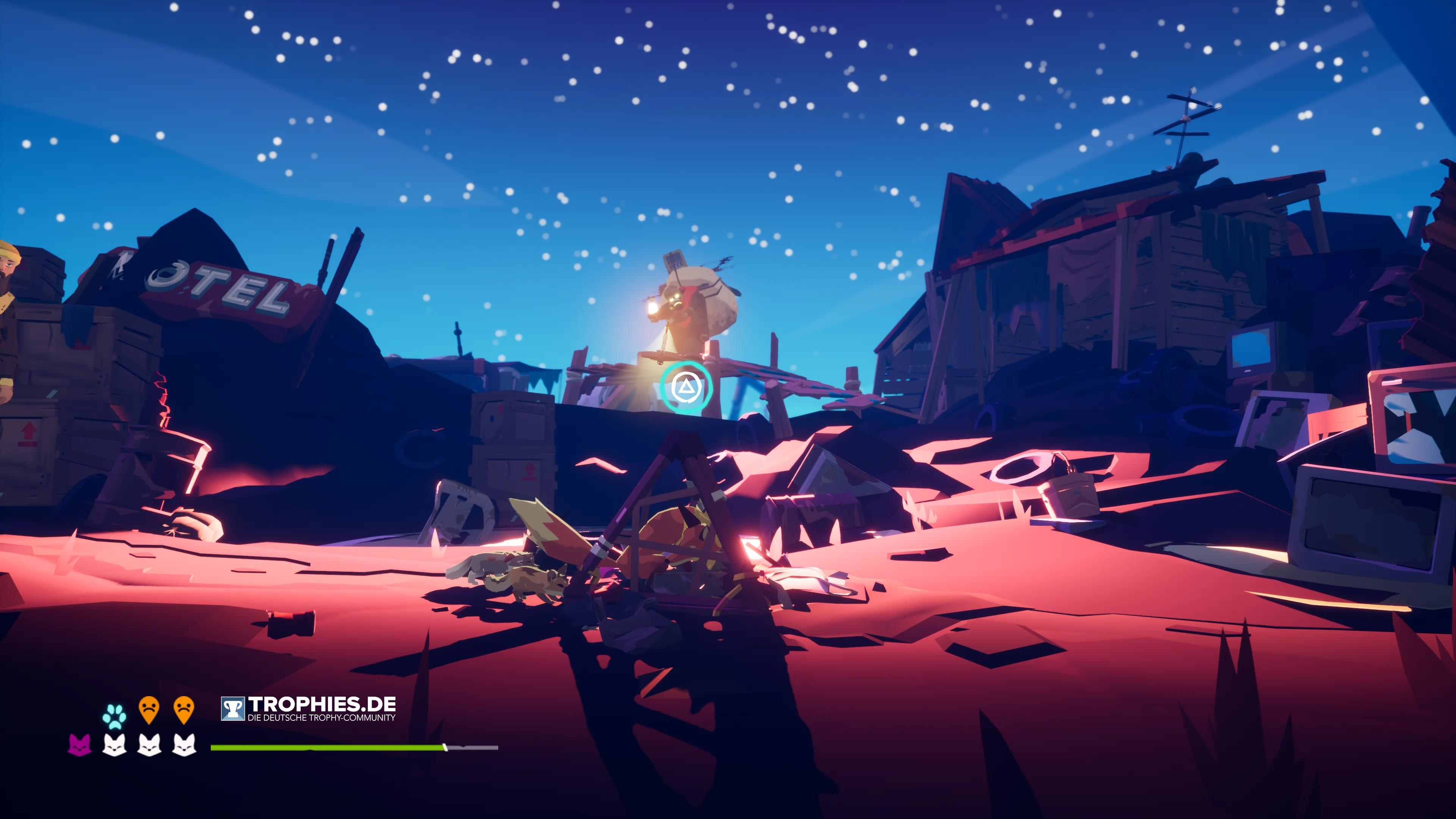1456x819 pixels.
Task: Select the purple fox cub icon
Action: 80,745
